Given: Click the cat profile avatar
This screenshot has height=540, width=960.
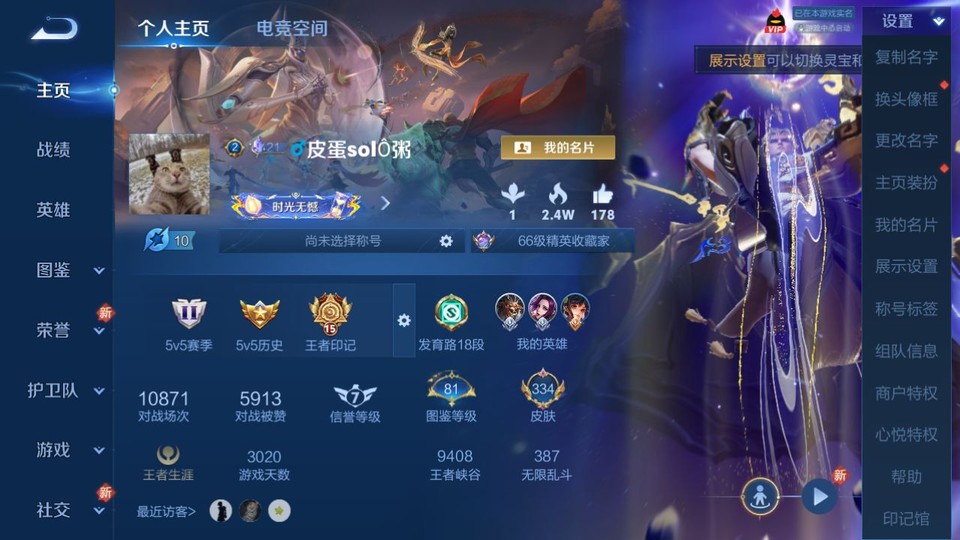Looking at the screenshot, I should [169, 174].
